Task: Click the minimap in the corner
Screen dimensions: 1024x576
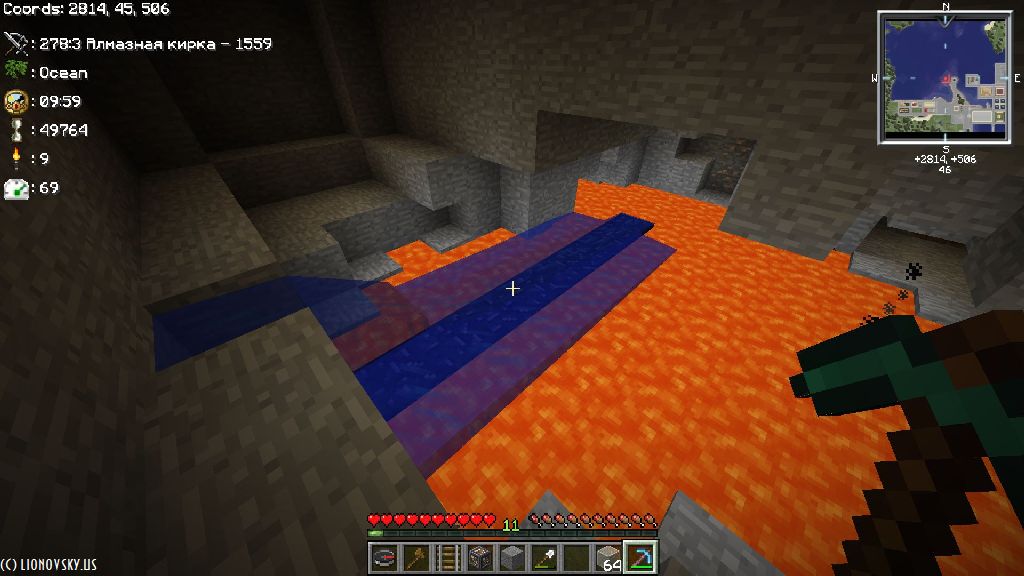Action: tap(944, 78)
